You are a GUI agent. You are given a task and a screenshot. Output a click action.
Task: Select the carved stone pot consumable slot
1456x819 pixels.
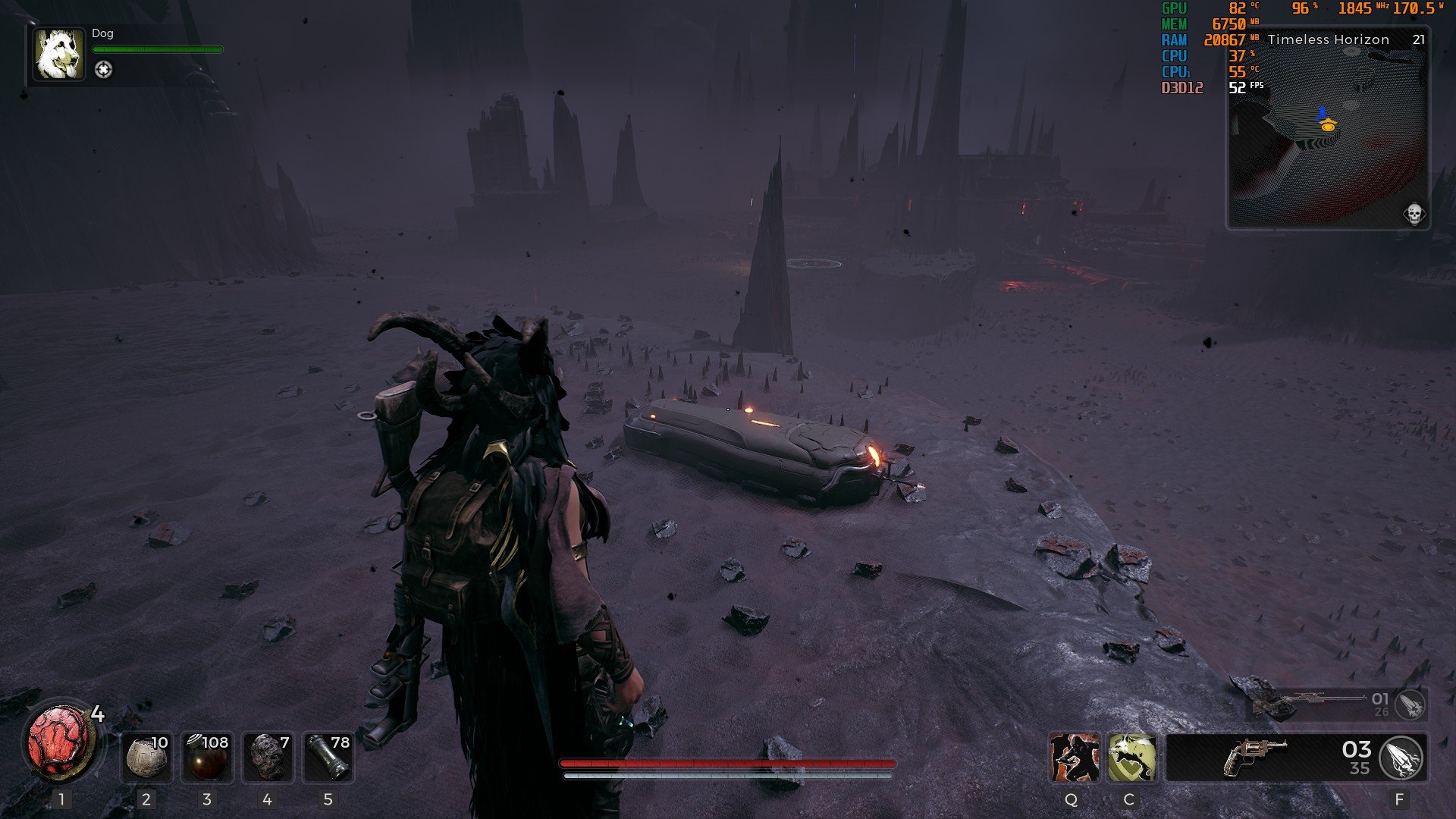(146, 757)
